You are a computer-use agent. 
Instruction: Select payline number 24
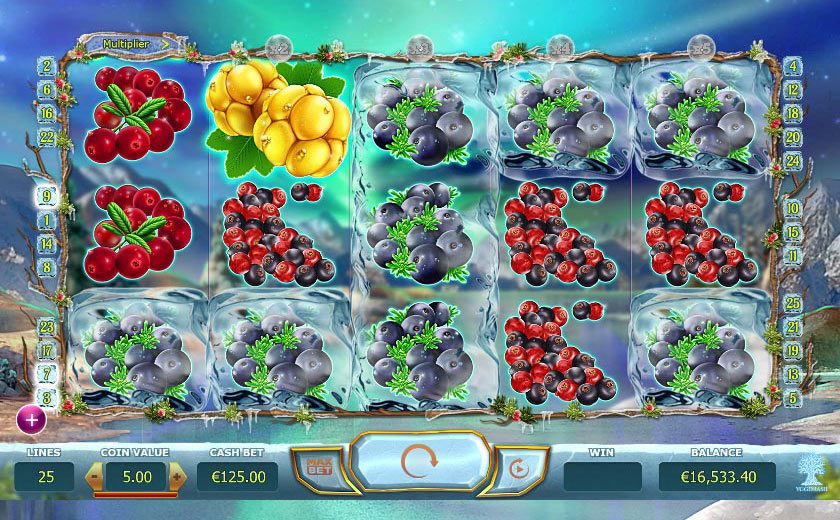tap(793, 160)
